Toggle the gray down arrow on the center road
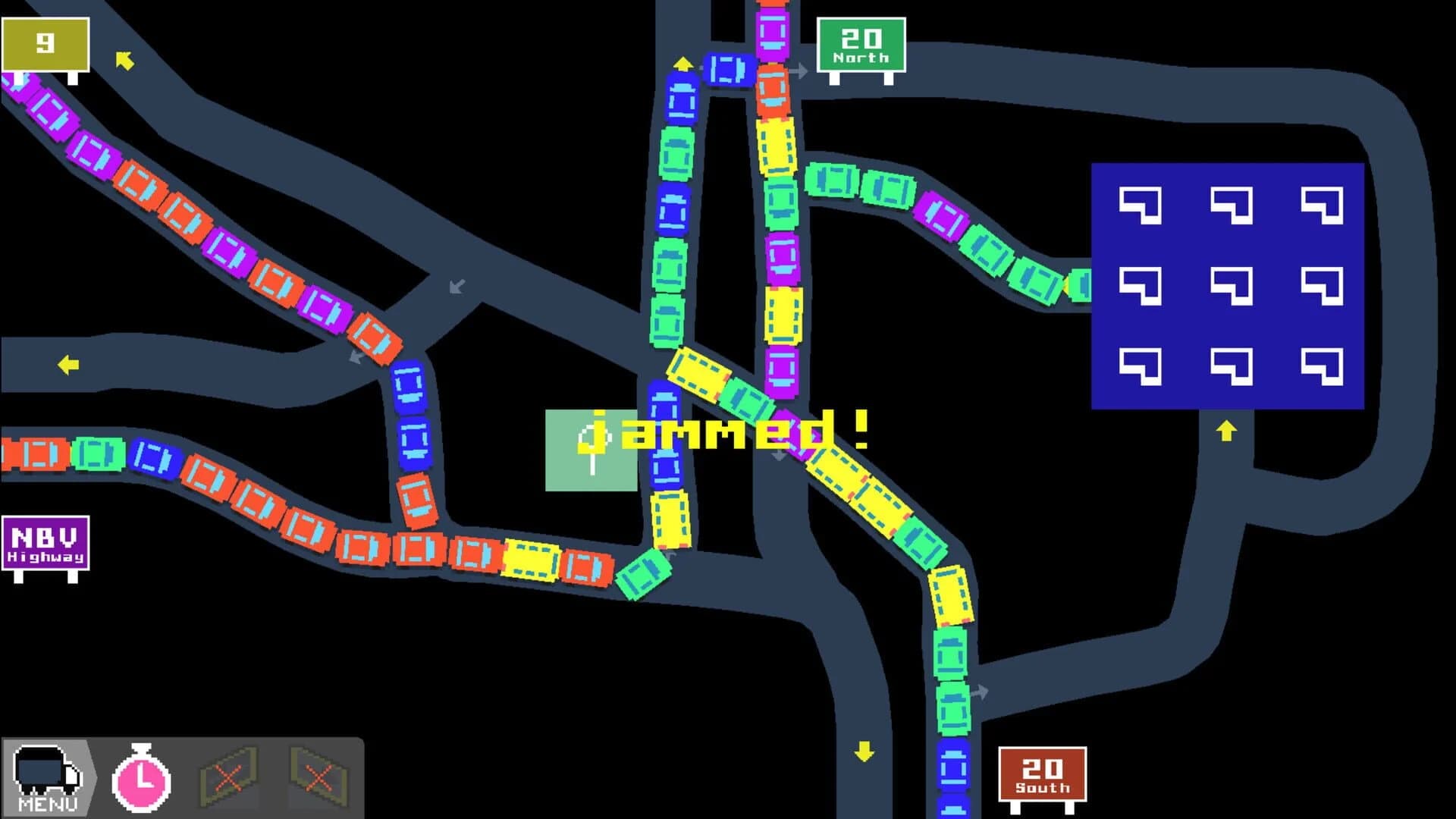1456x819 pixels. point(777,457)
